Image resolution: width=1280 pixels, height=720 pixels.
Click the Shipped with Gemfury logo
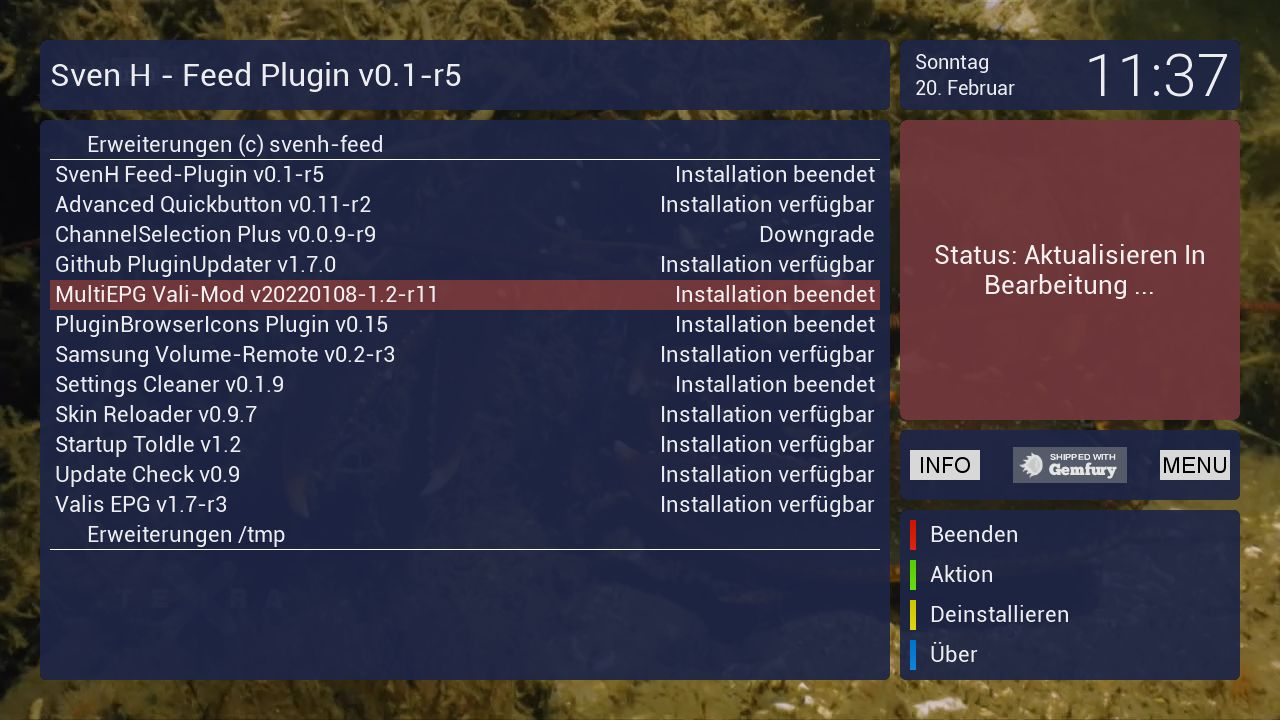[x=1069, y=465]
